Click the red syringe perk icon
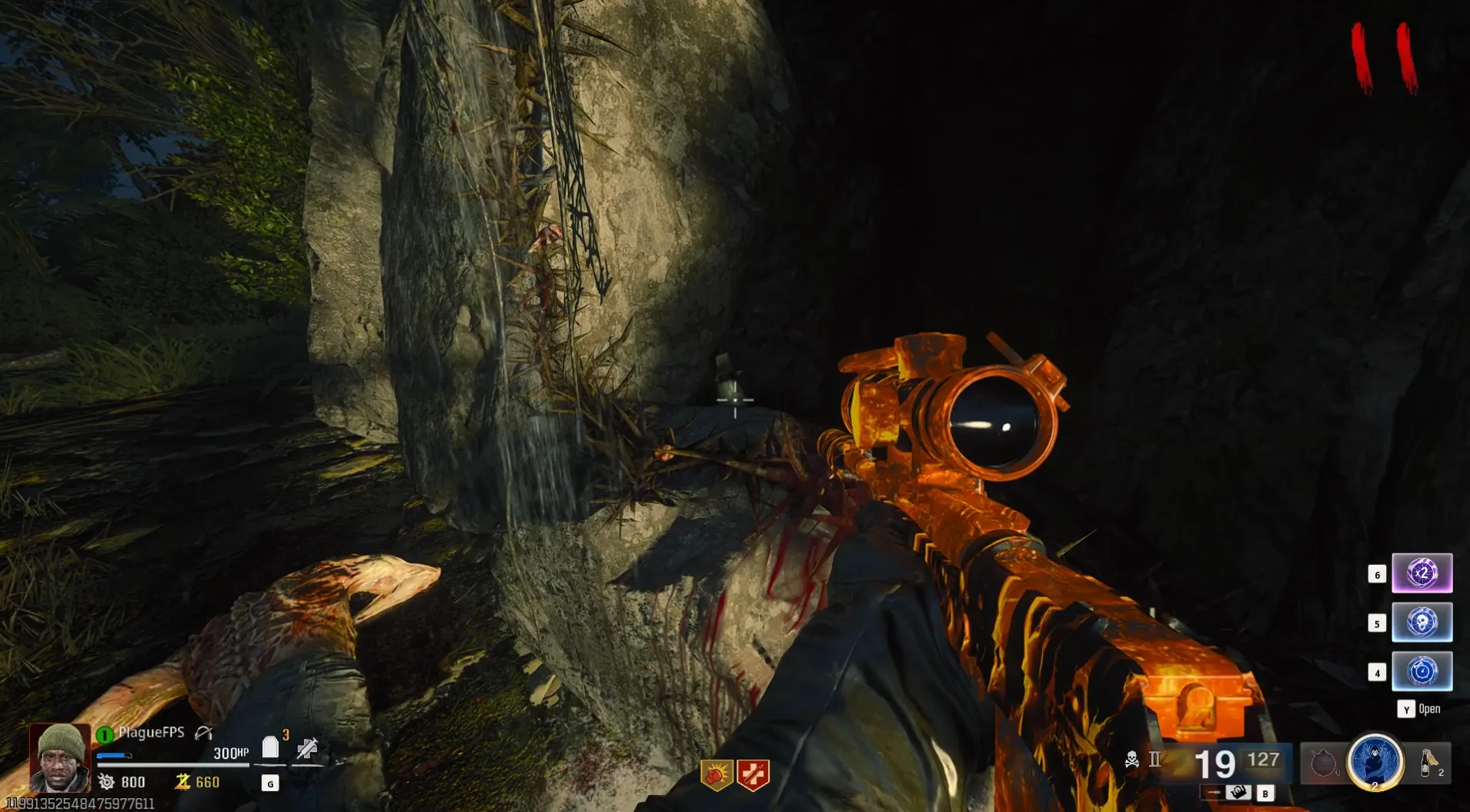Image resolution: width=1470 pixels, height=812 pixels. click(753, 775)
